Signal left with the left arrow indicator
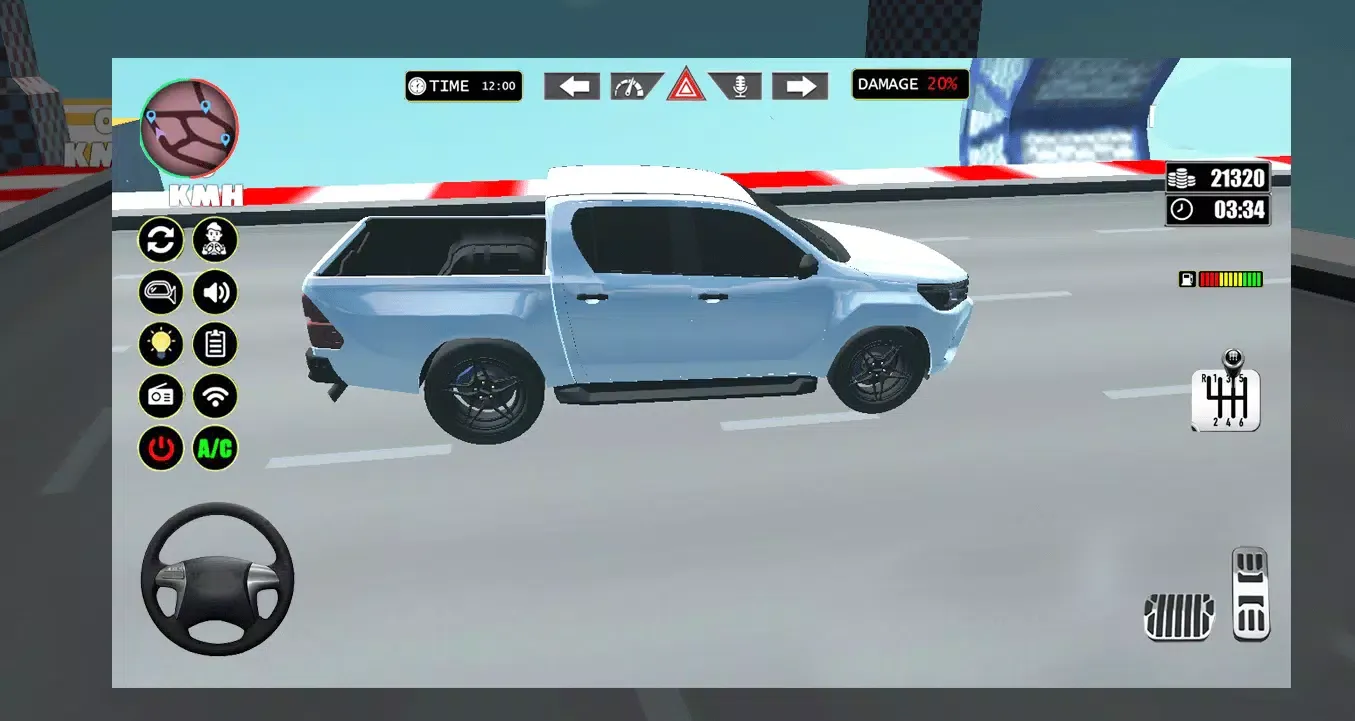 point(571,86)
